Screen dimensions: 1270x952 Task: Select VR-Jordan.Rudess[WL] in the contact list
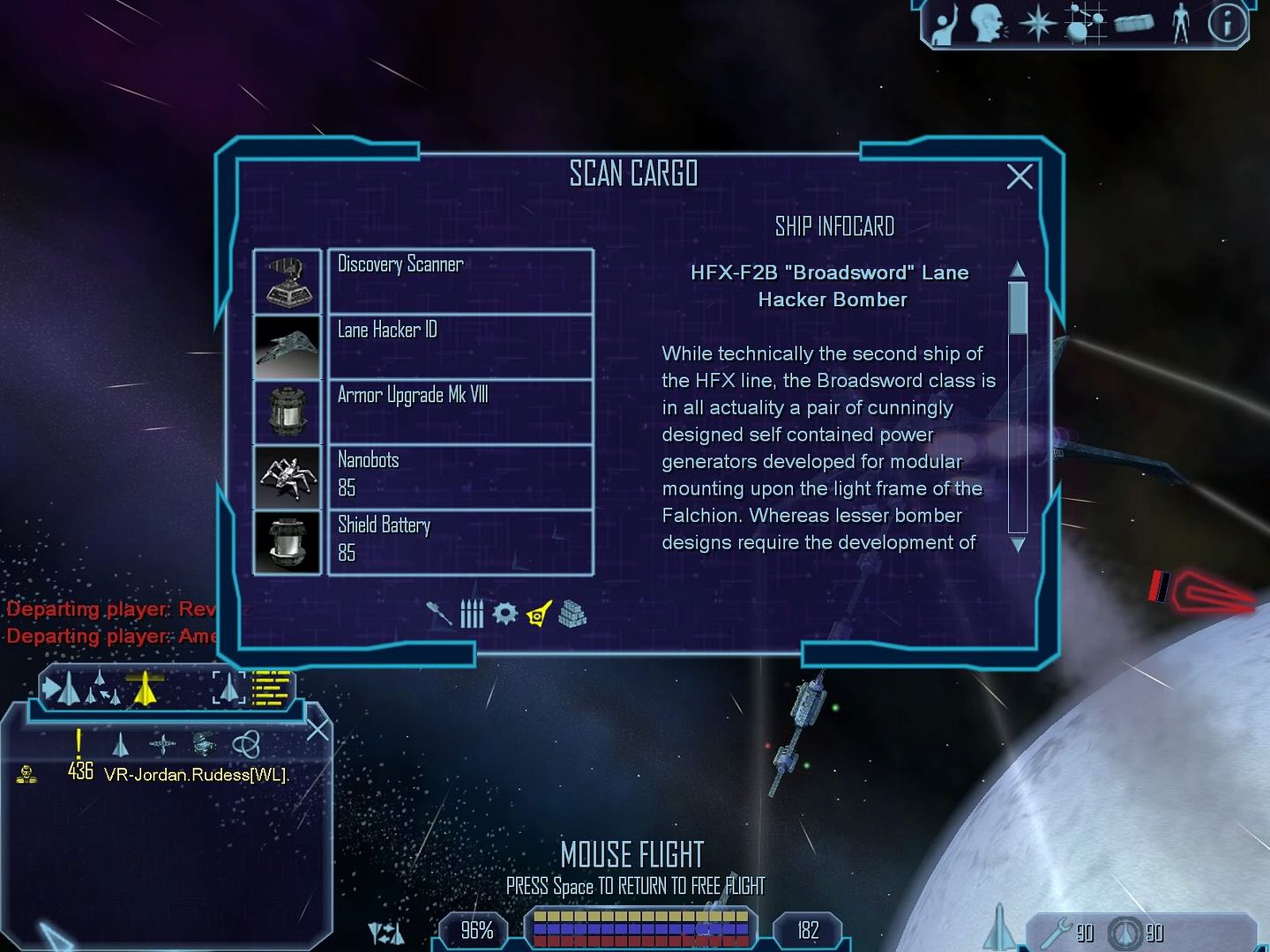pos(196,775)
